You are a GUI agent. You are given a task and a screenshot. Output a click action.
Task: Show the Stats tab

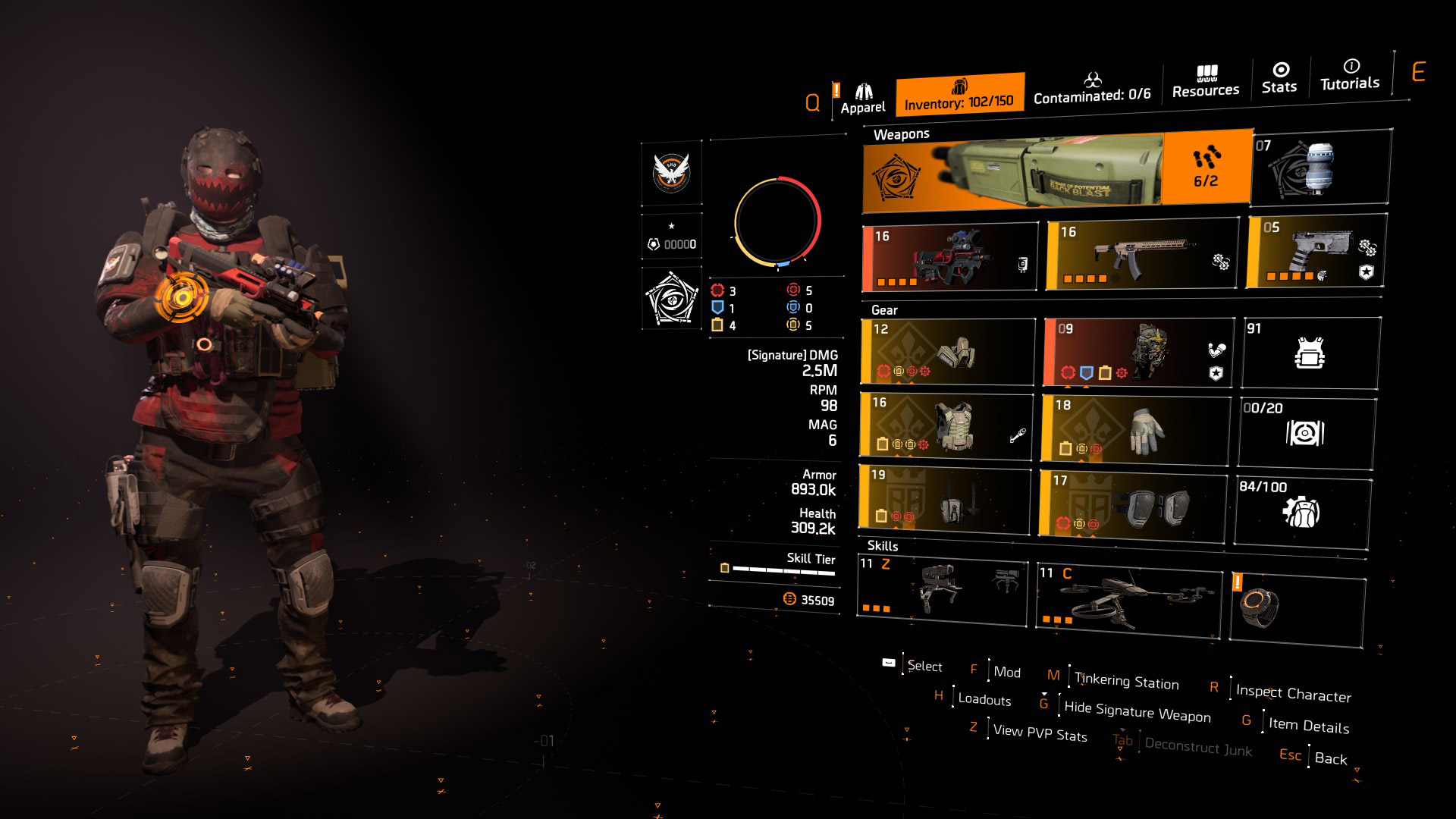point(1279,78)
